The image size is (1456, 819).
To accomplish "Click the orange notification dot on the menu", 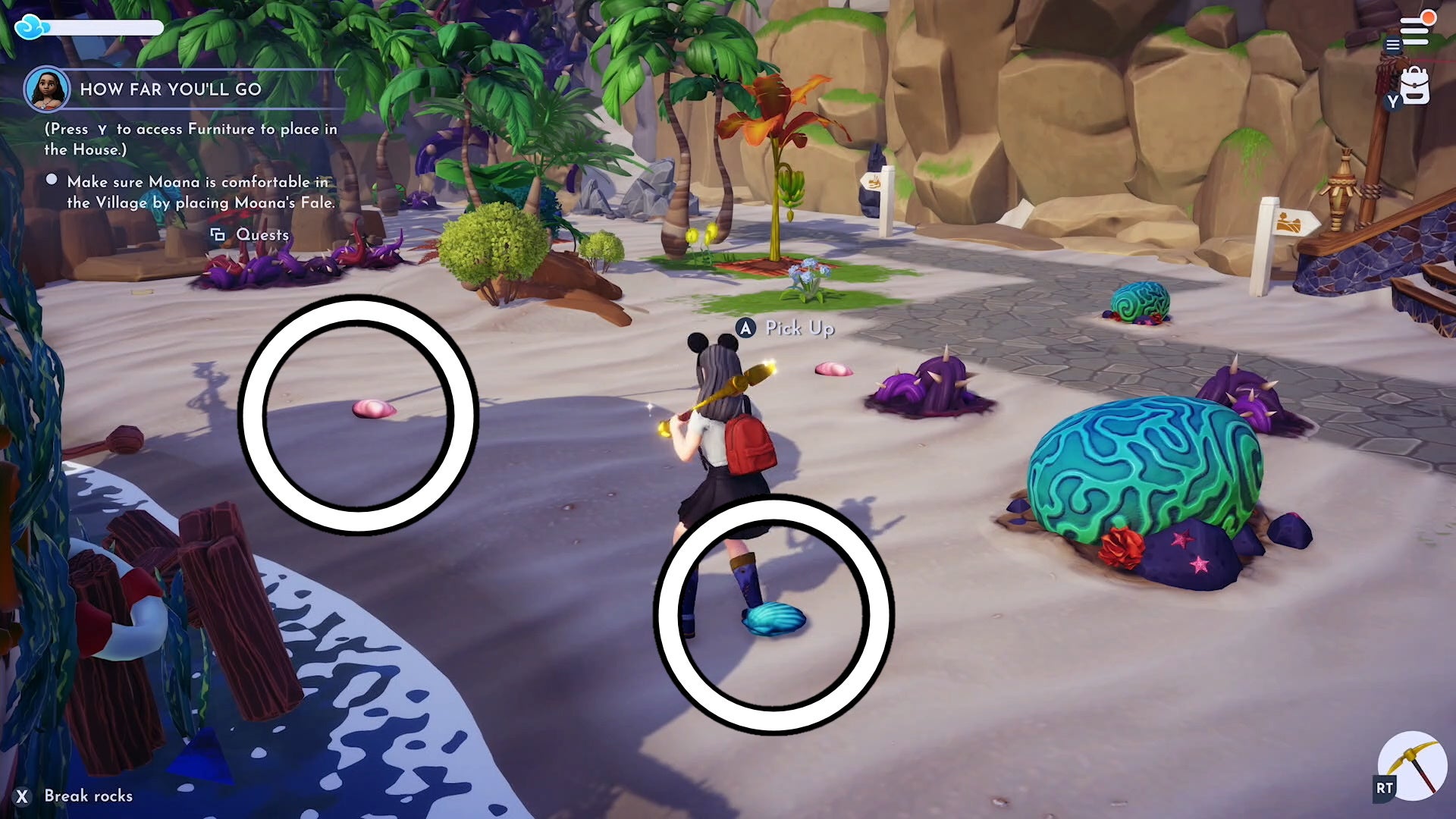I will tap(1429, 17).
